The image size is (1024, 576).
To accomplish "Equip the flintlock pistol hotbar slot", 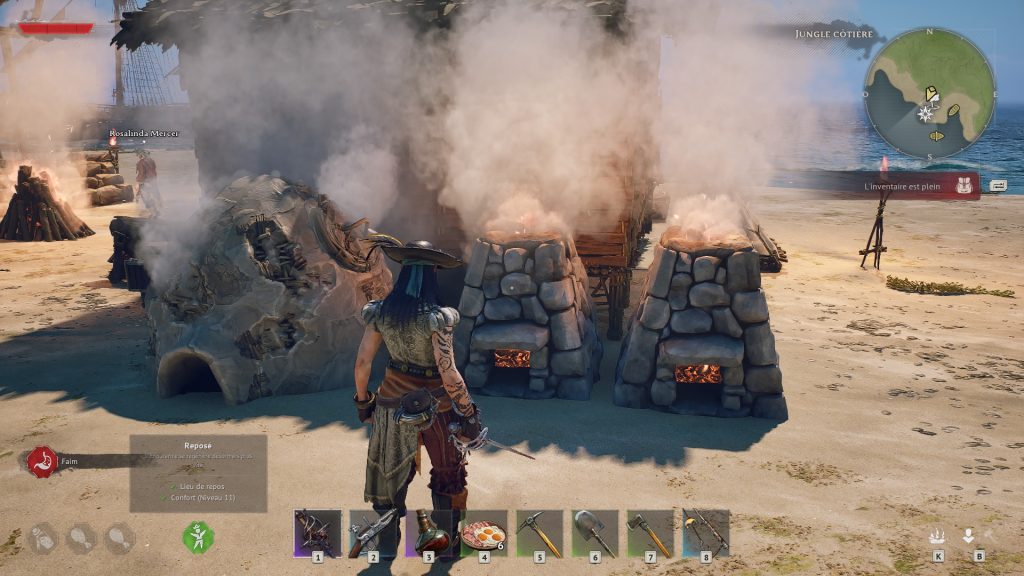I will [x=373, y=533].
